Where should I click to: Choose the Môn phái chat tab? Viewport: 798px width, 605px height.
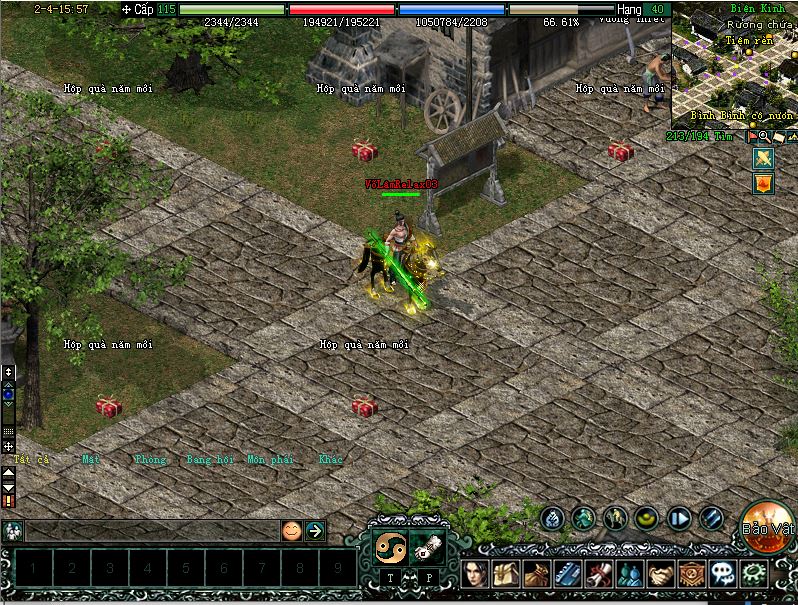pos(270,460)
